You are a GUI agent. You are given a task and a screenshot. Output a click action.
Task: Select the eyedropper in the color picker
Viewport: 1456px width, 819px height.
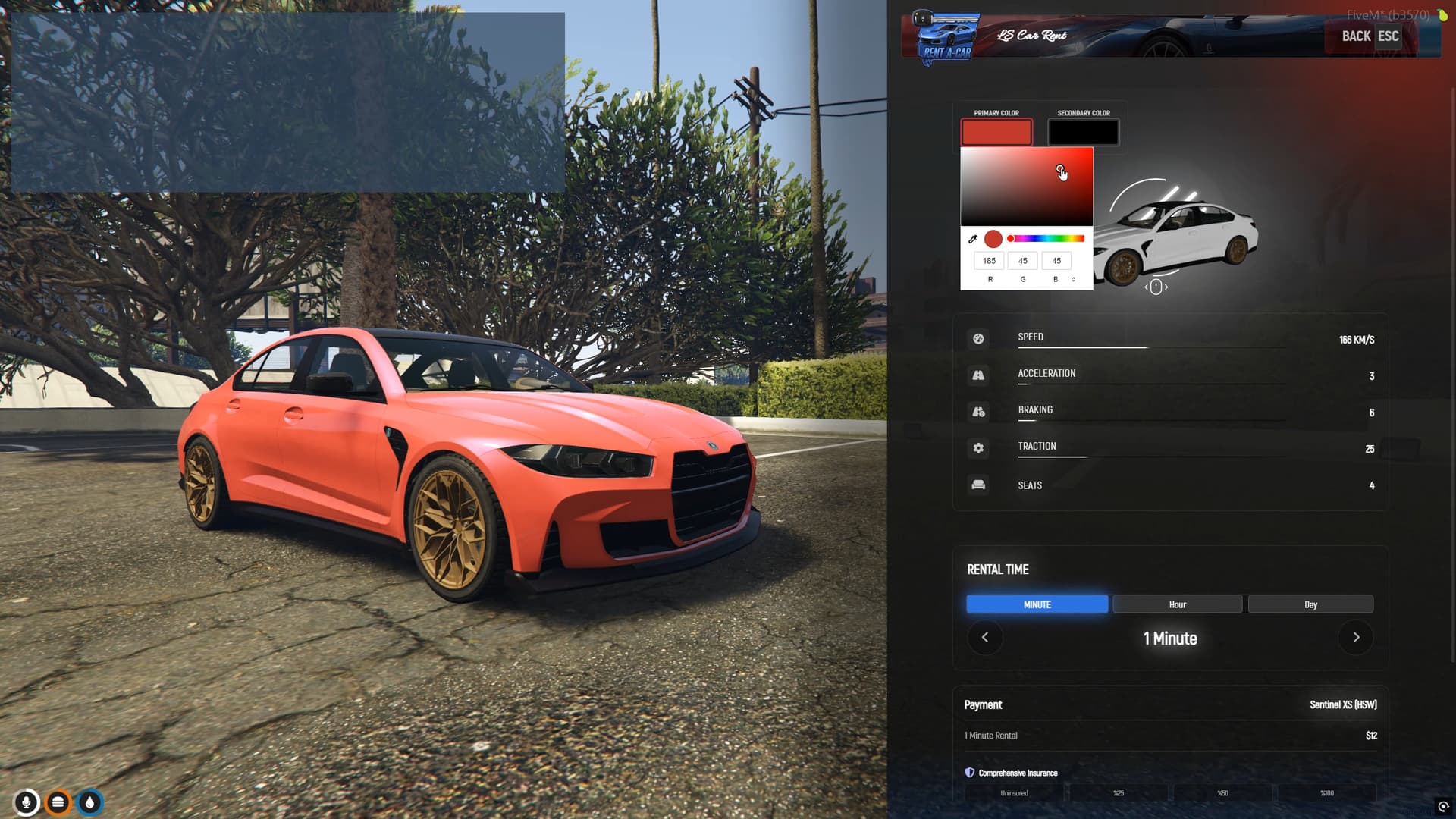(974, 238)
